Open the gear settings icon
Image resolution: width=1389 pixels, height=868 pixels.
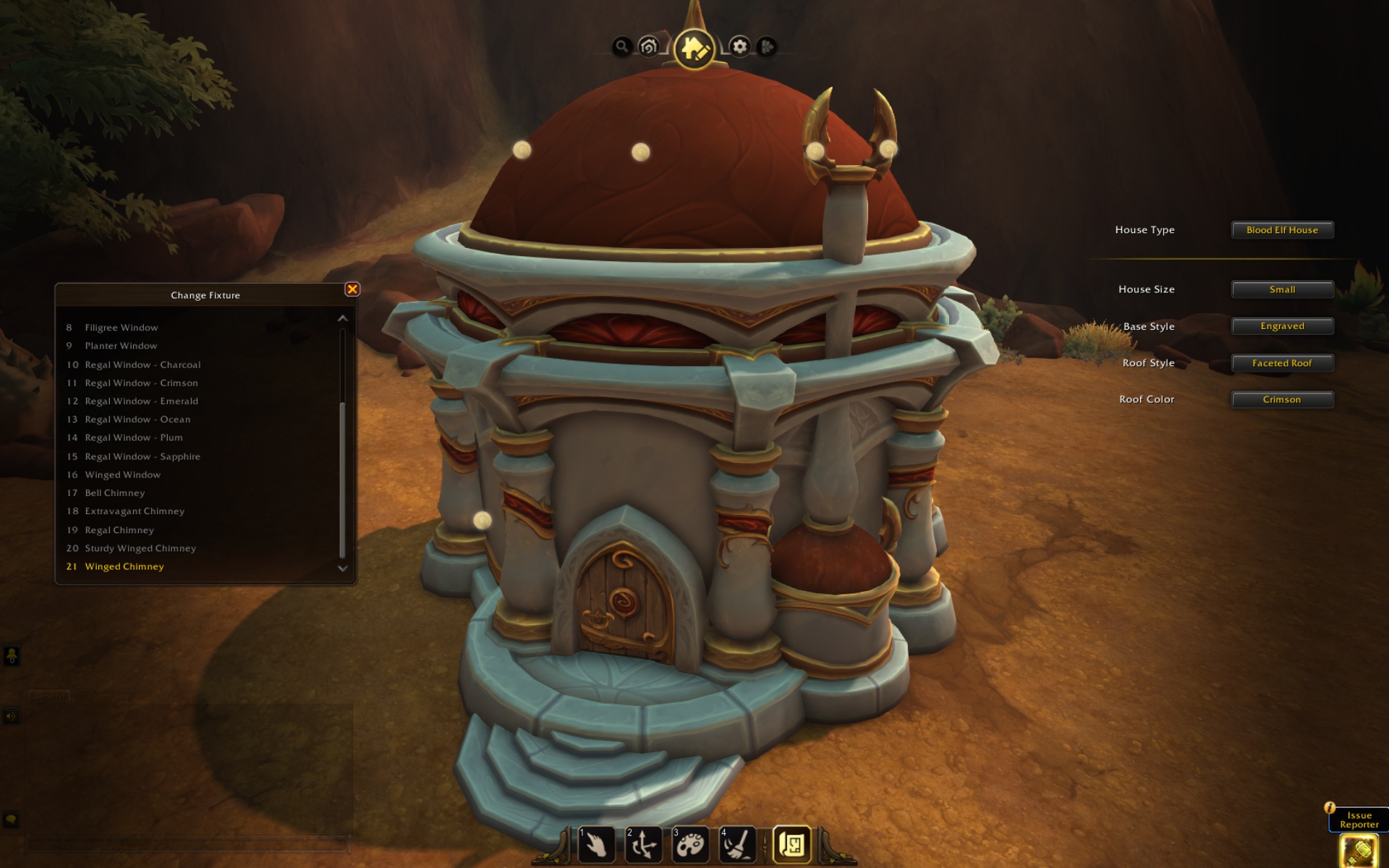click(x=739, y=47)
